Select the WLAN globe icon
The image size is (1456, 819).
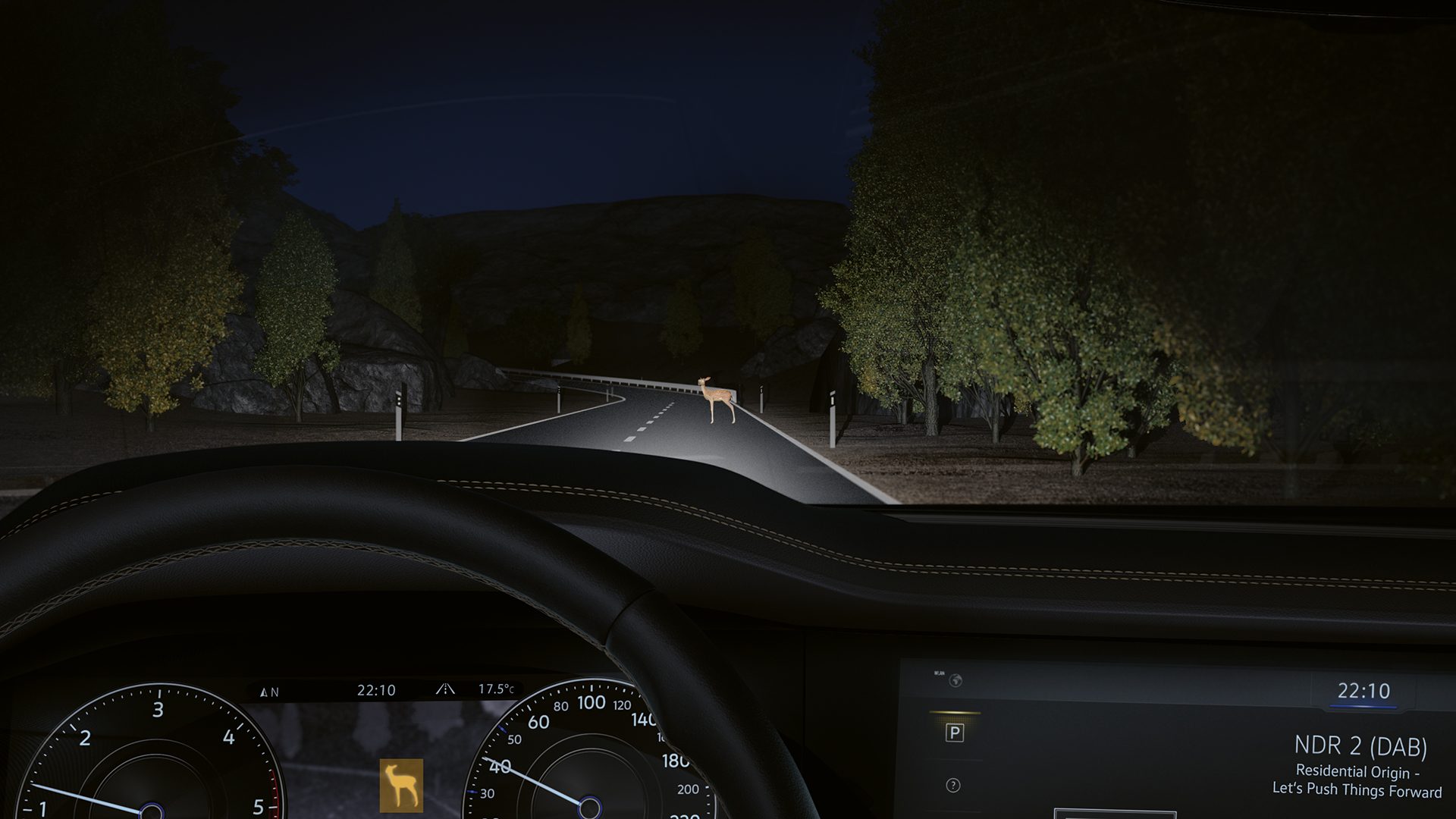955,680
